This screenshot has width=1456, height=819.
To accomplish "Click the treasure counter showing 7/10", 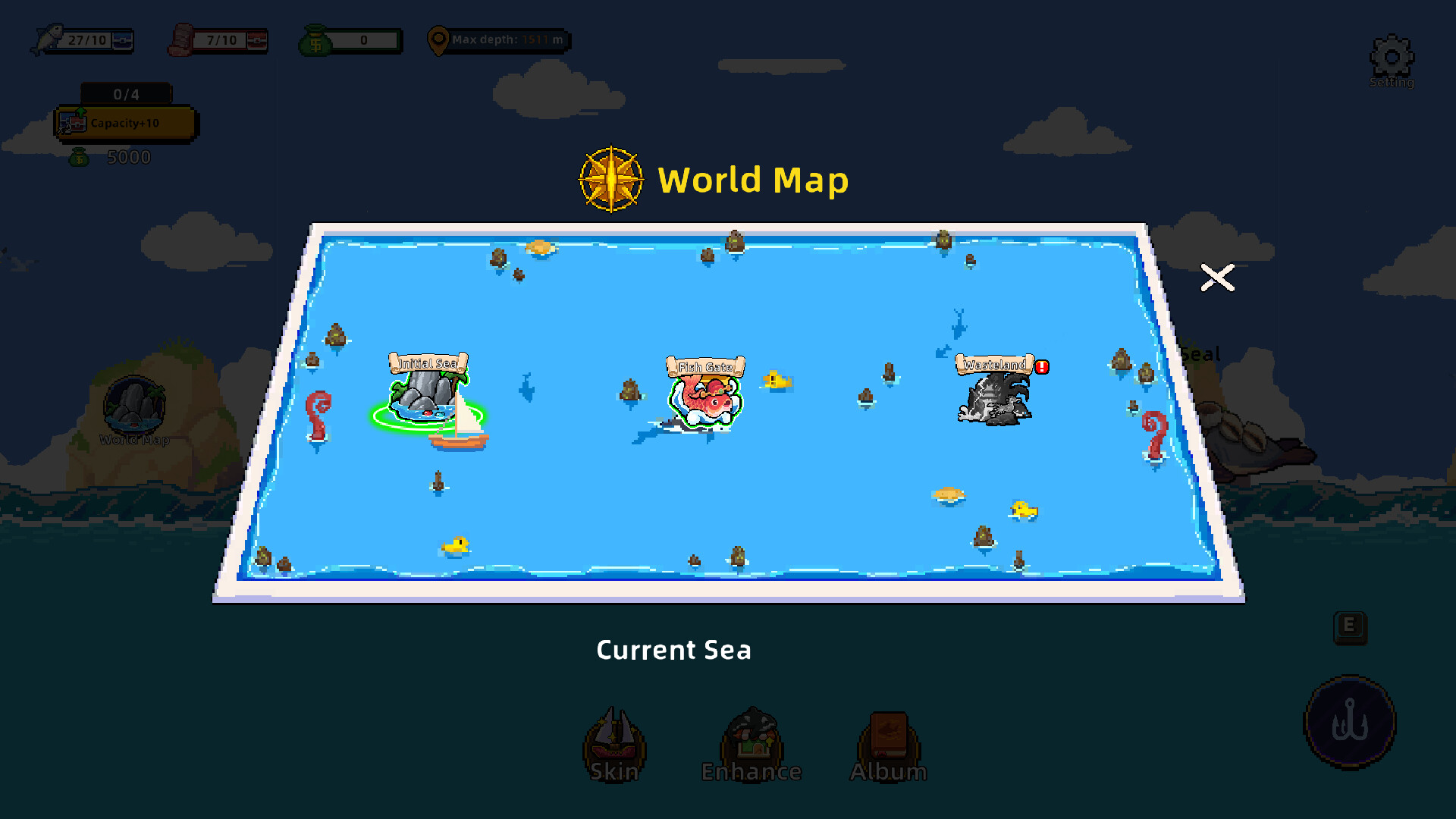I will pos(218,41).
